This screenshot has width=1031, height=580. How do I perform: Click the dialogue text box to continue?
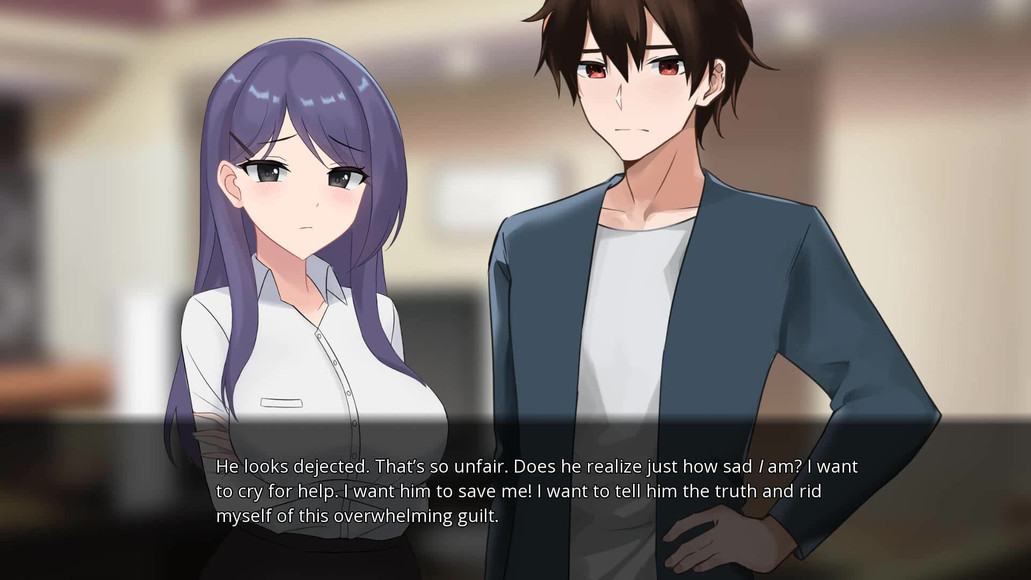point(536,492)
